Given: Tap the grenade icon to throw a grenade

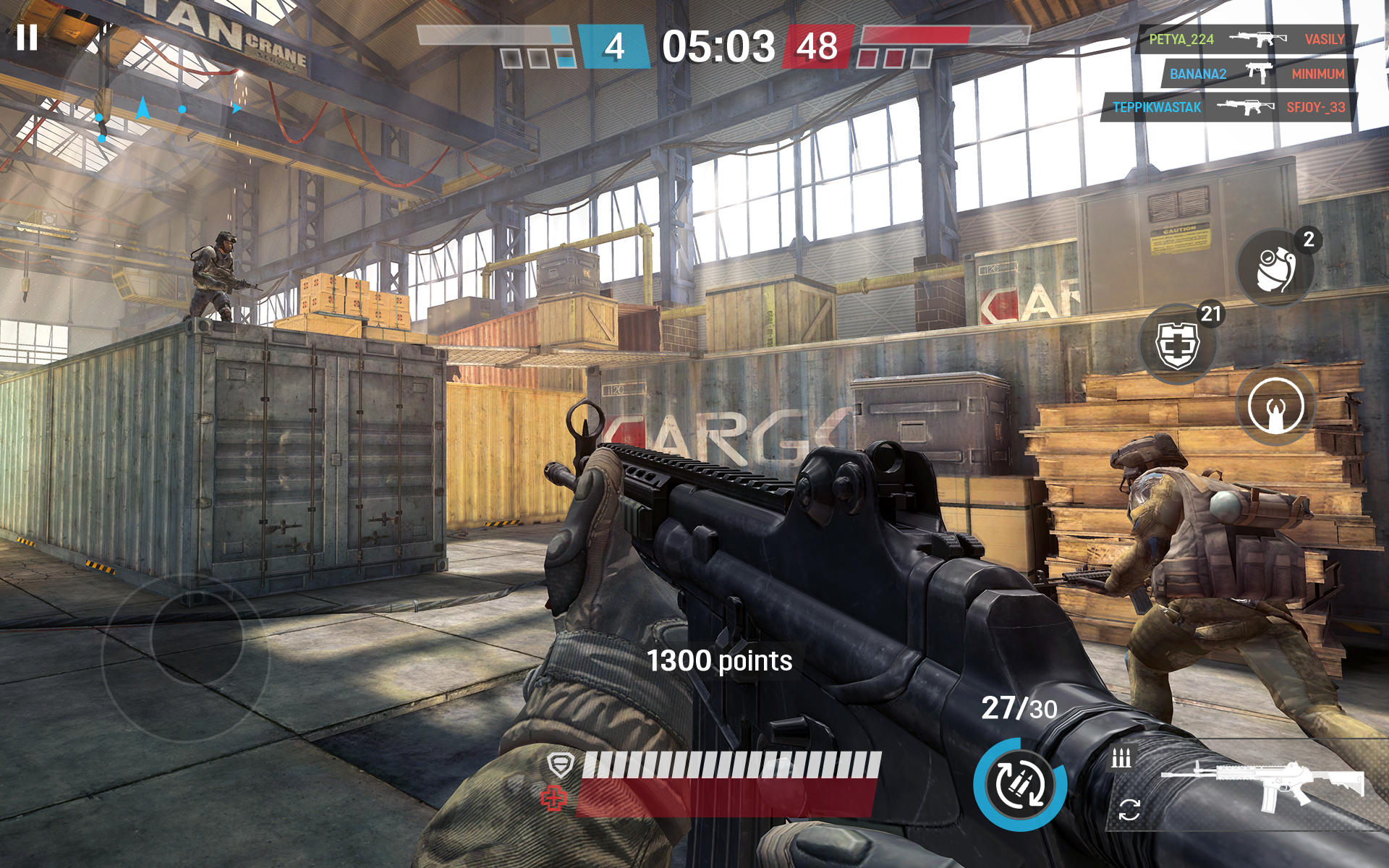Looking at the screenshot, I should 1275,268.
